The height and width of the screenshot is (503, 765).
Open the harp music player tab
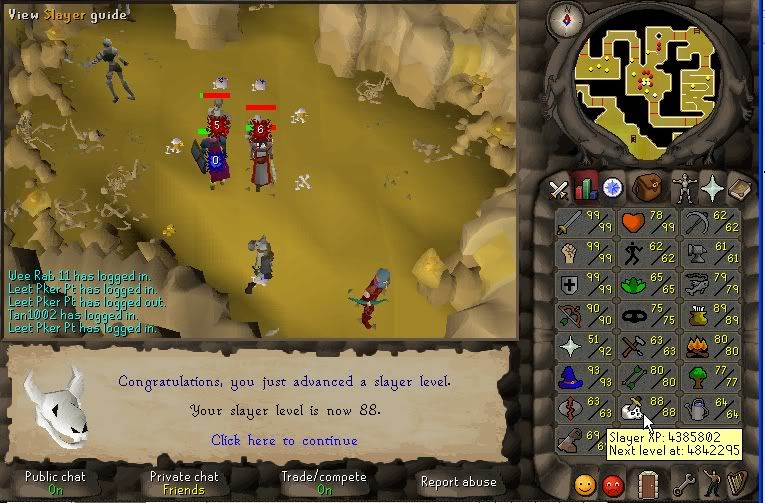point(741,484)
